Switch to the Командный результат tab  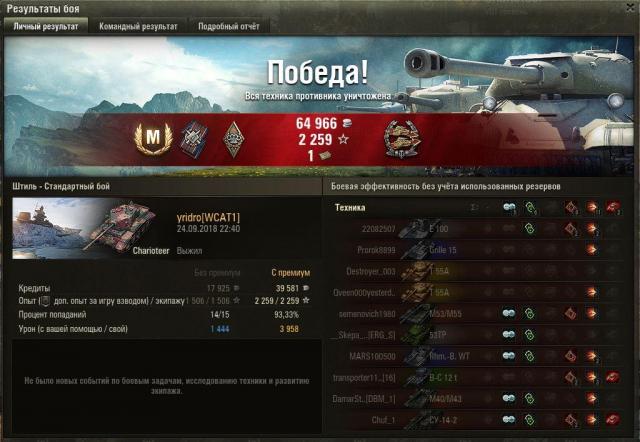point(138,27)
